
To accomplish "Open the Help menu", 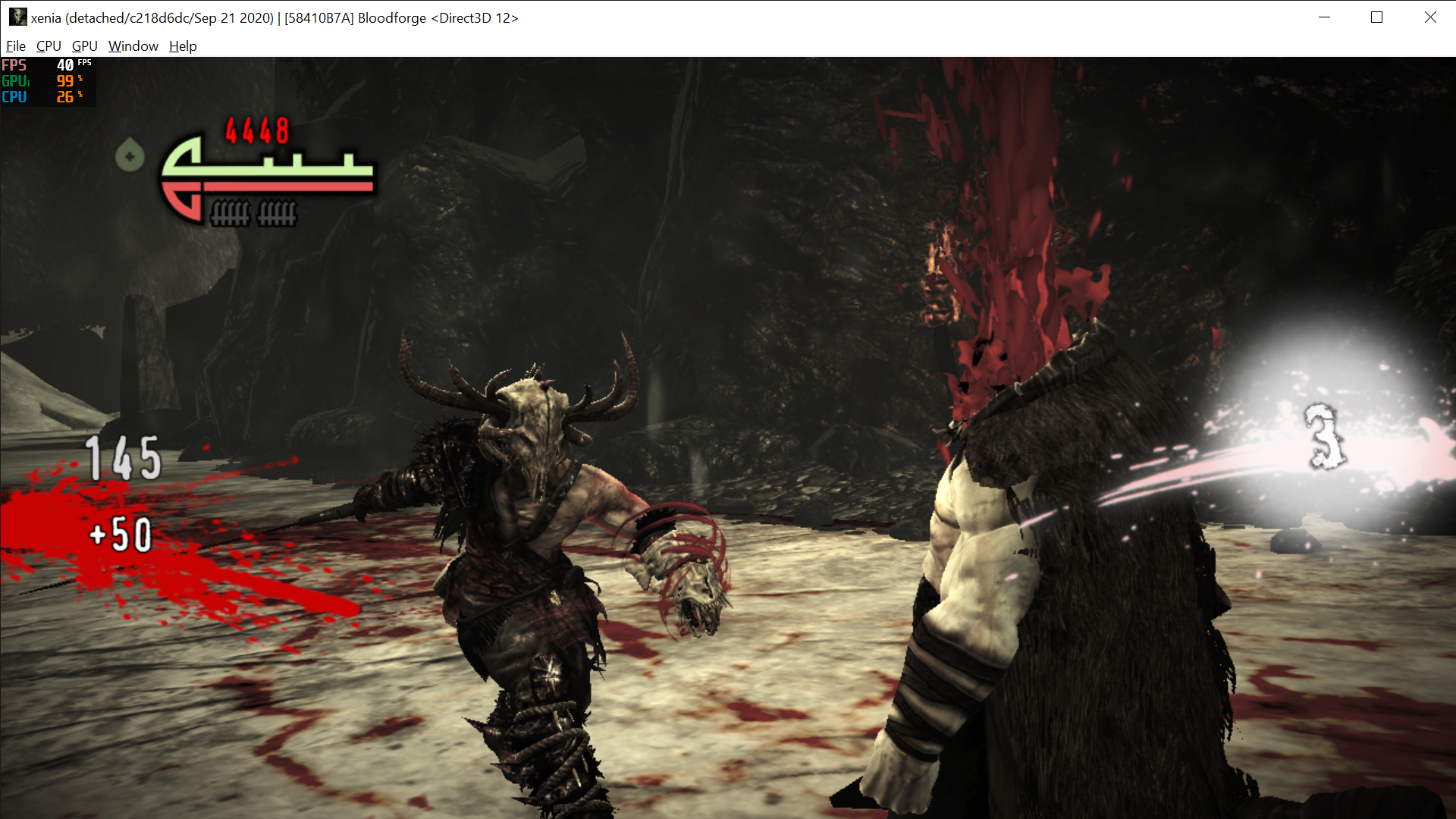I will [182, 46].
